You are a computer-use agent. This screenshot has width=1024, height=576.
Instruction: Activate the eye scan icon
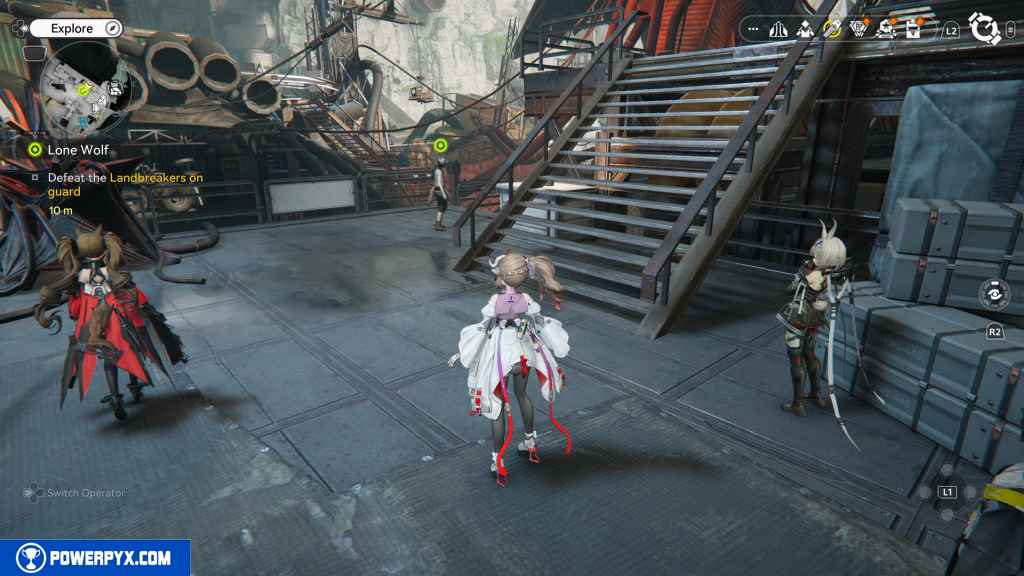(994, 297)
